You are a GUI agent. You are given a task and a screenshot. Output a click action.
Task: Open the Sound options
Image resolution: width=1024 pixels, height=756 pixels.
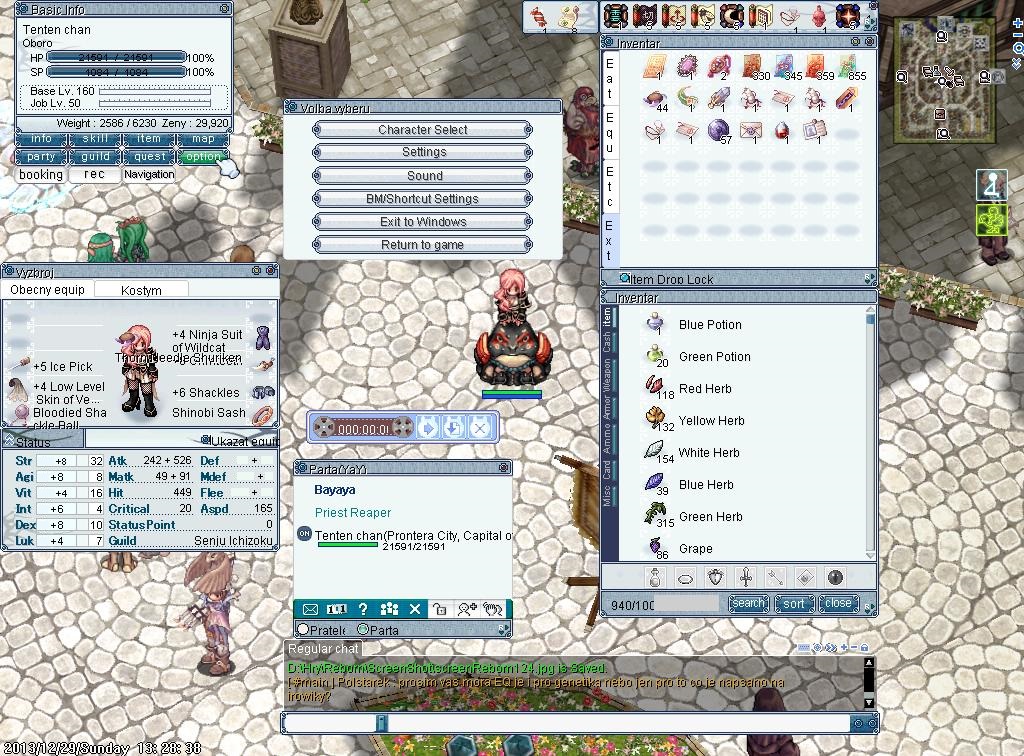coord(423,175)
